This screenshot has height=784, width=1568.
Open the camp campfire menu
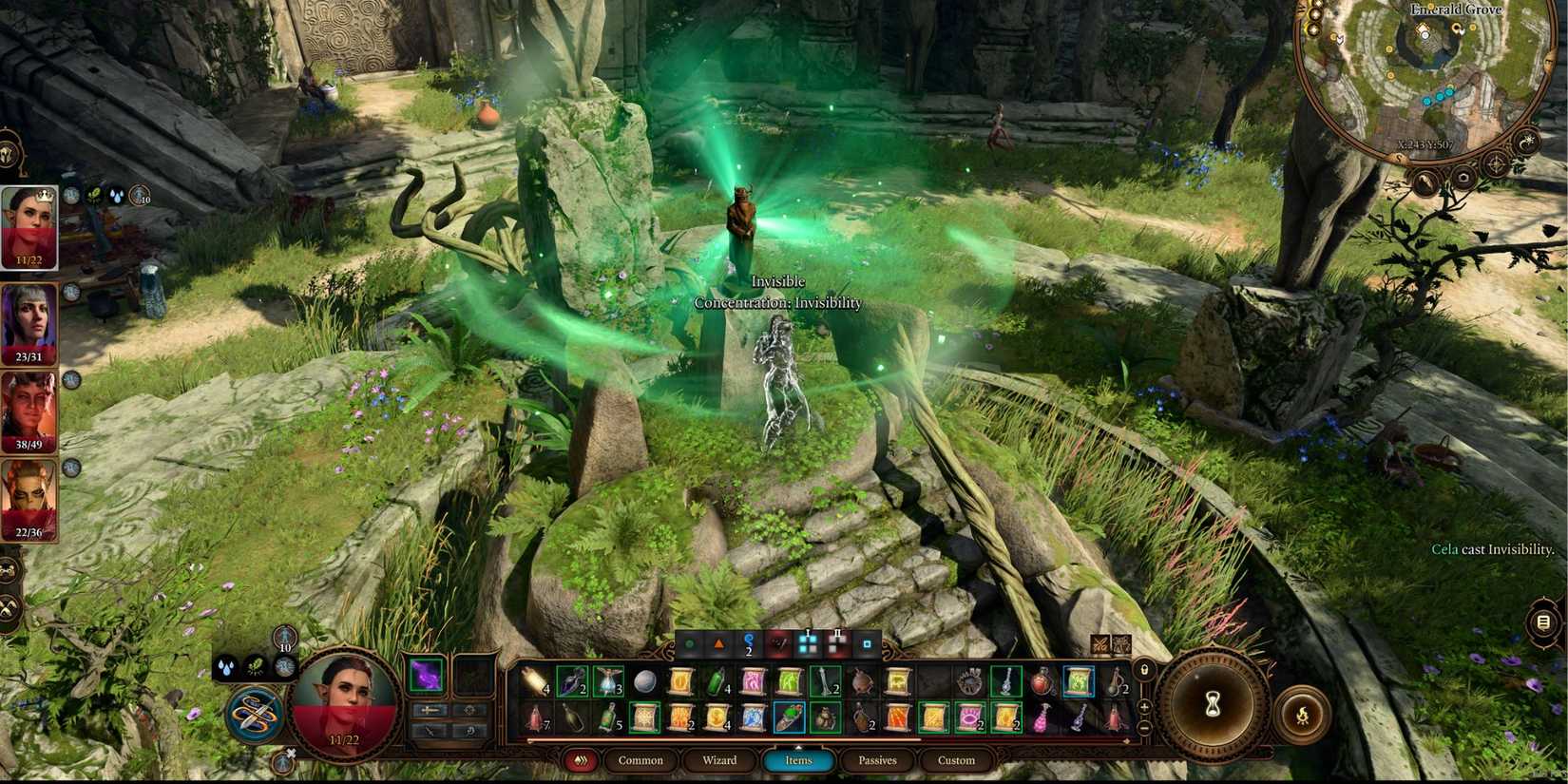tap(1301, 715)
